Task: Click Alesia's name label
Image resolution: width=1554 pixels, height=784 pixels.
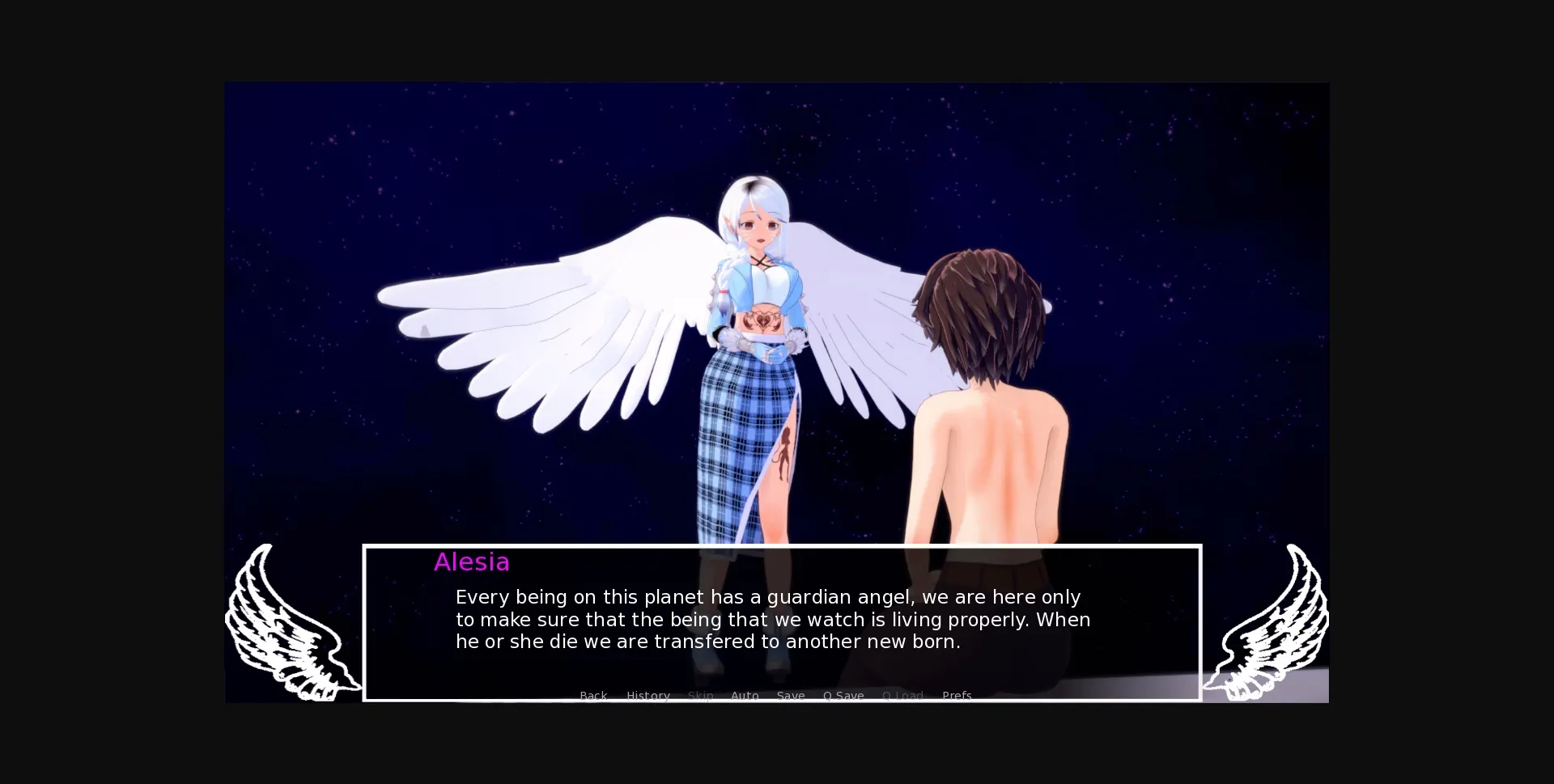Action: pyautogui.click(x=471, y=562)
